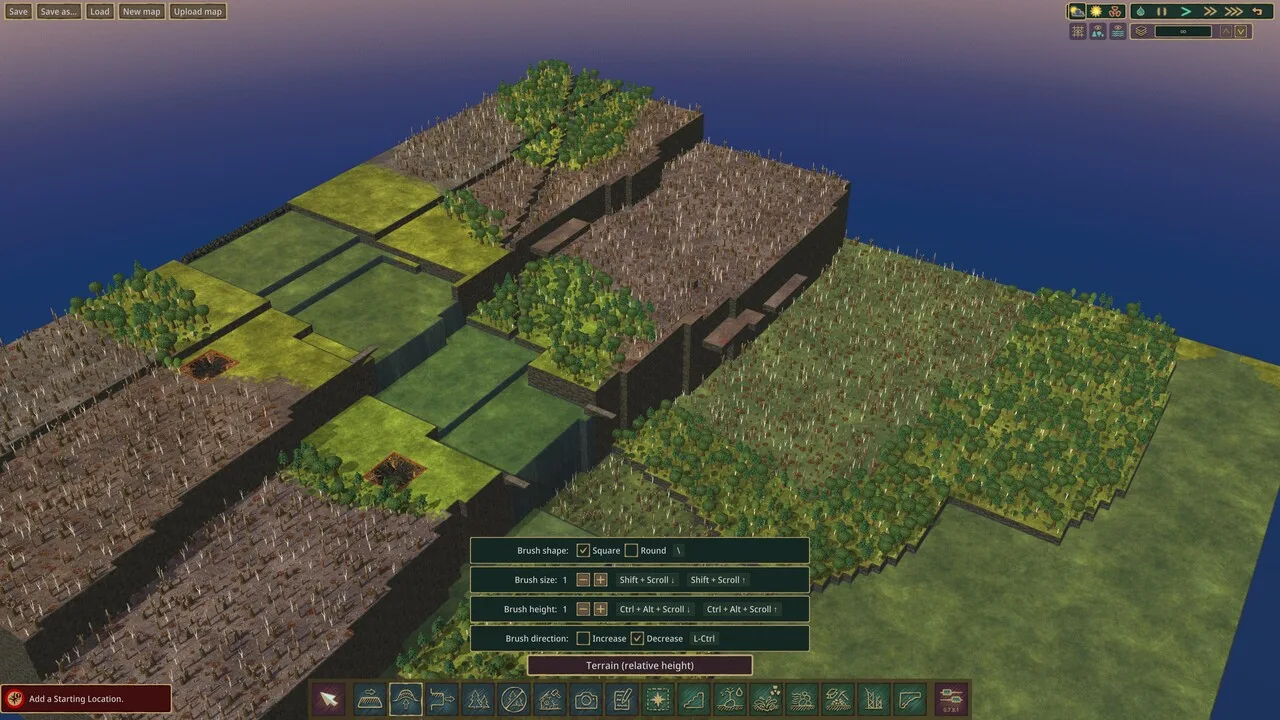Open the Save as... dialog

59,12
